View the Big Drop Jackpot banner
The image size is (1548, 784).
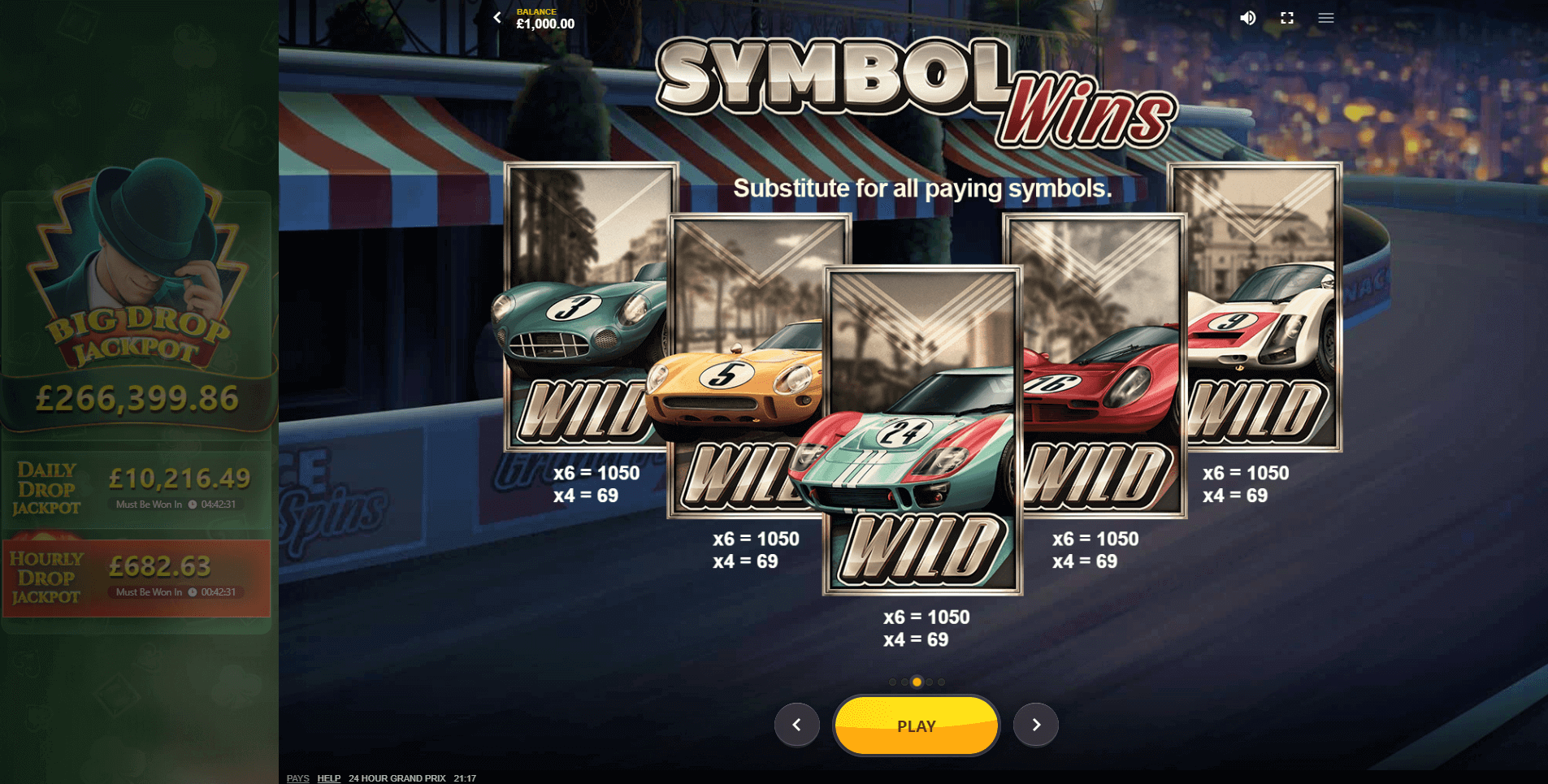(137, 301)
